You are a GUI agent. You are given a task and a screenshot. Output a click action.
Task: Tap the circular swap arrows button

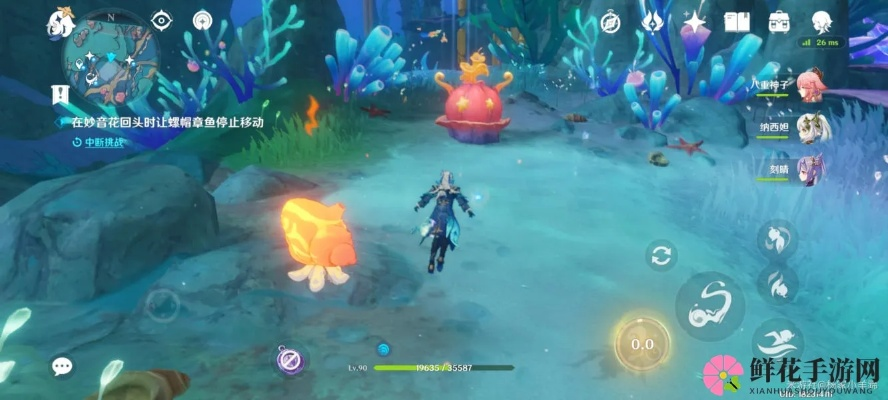[x=661, y=255]
